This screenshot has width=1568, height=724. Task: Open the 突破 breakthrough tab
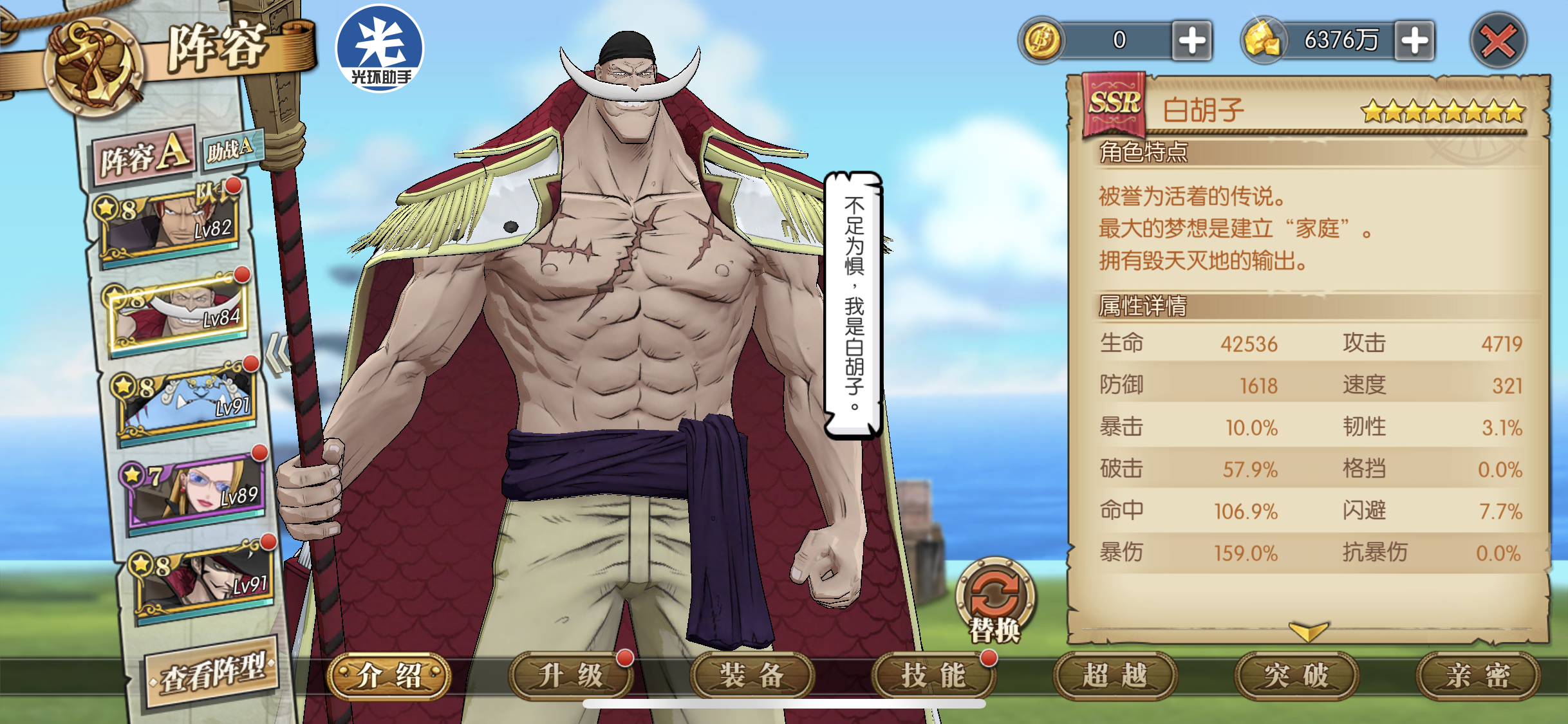pyautogui.click(x=1296, y=676)
